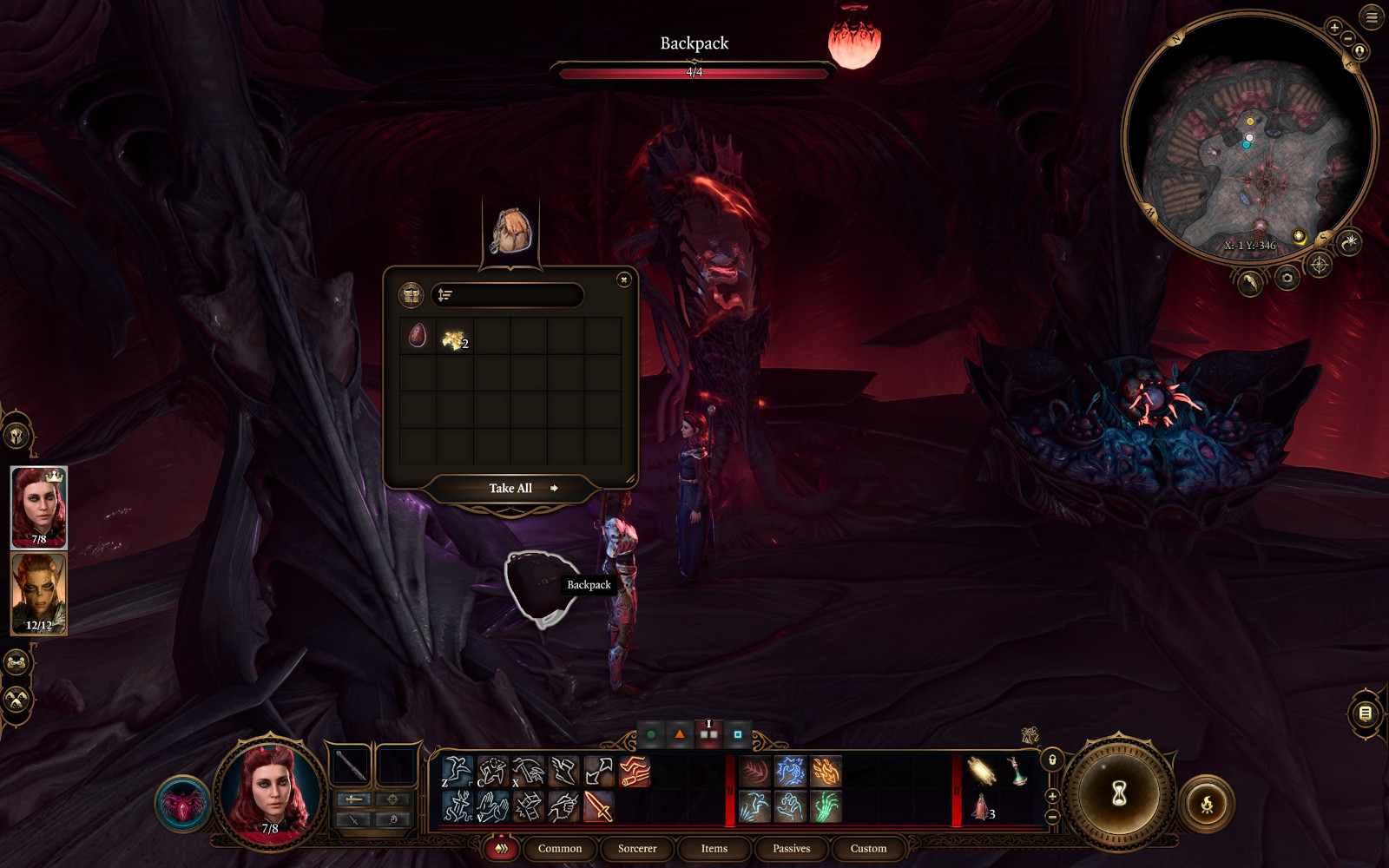This screenshot has width=1389, height=868.
Task: Pick up the gold coins stack
Action: (454, 339)
